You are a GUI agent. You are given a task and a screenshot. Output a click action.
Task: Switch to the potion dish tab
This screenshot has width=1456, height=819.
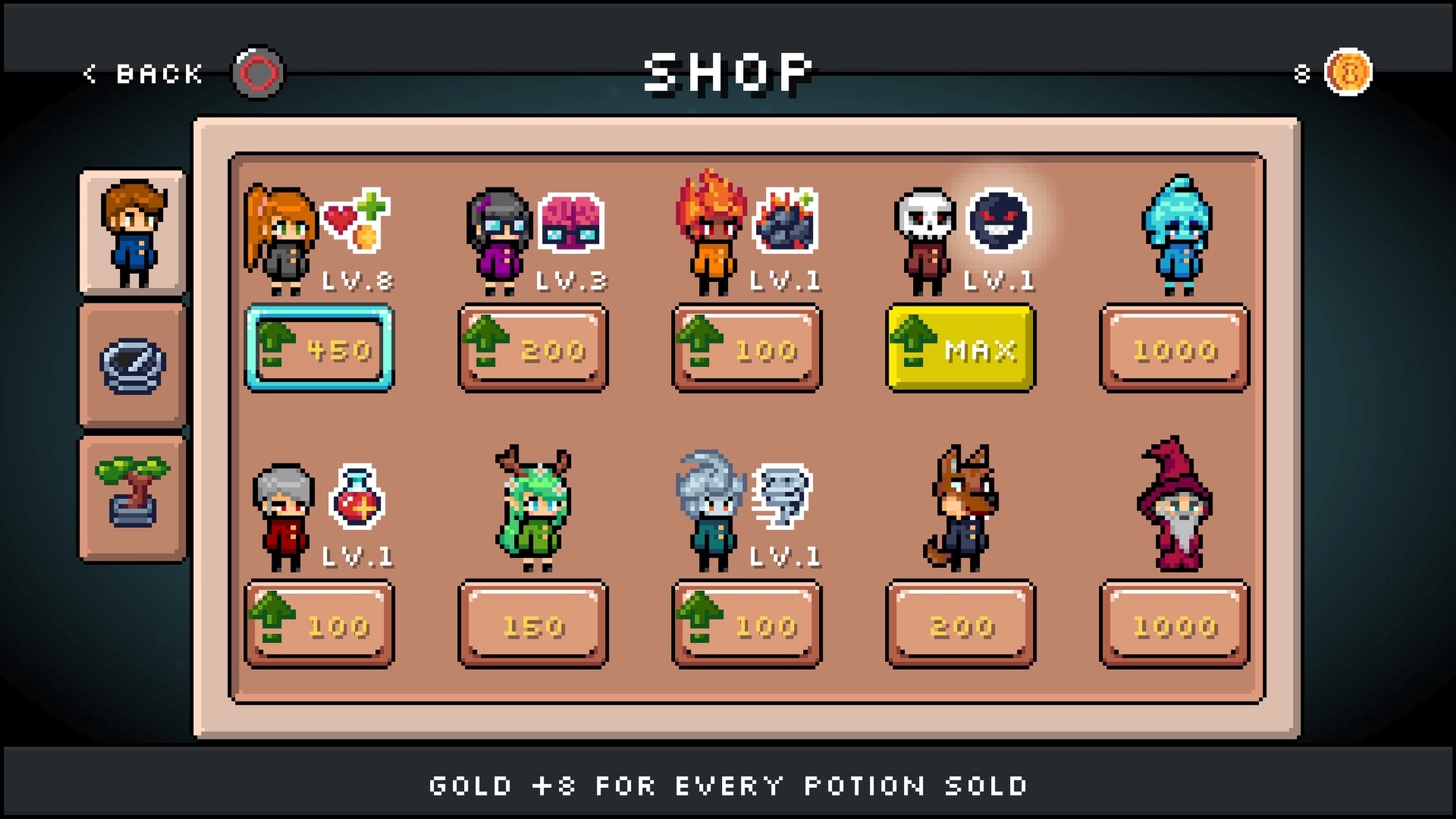pyautogui.click(x=132, y=366)
